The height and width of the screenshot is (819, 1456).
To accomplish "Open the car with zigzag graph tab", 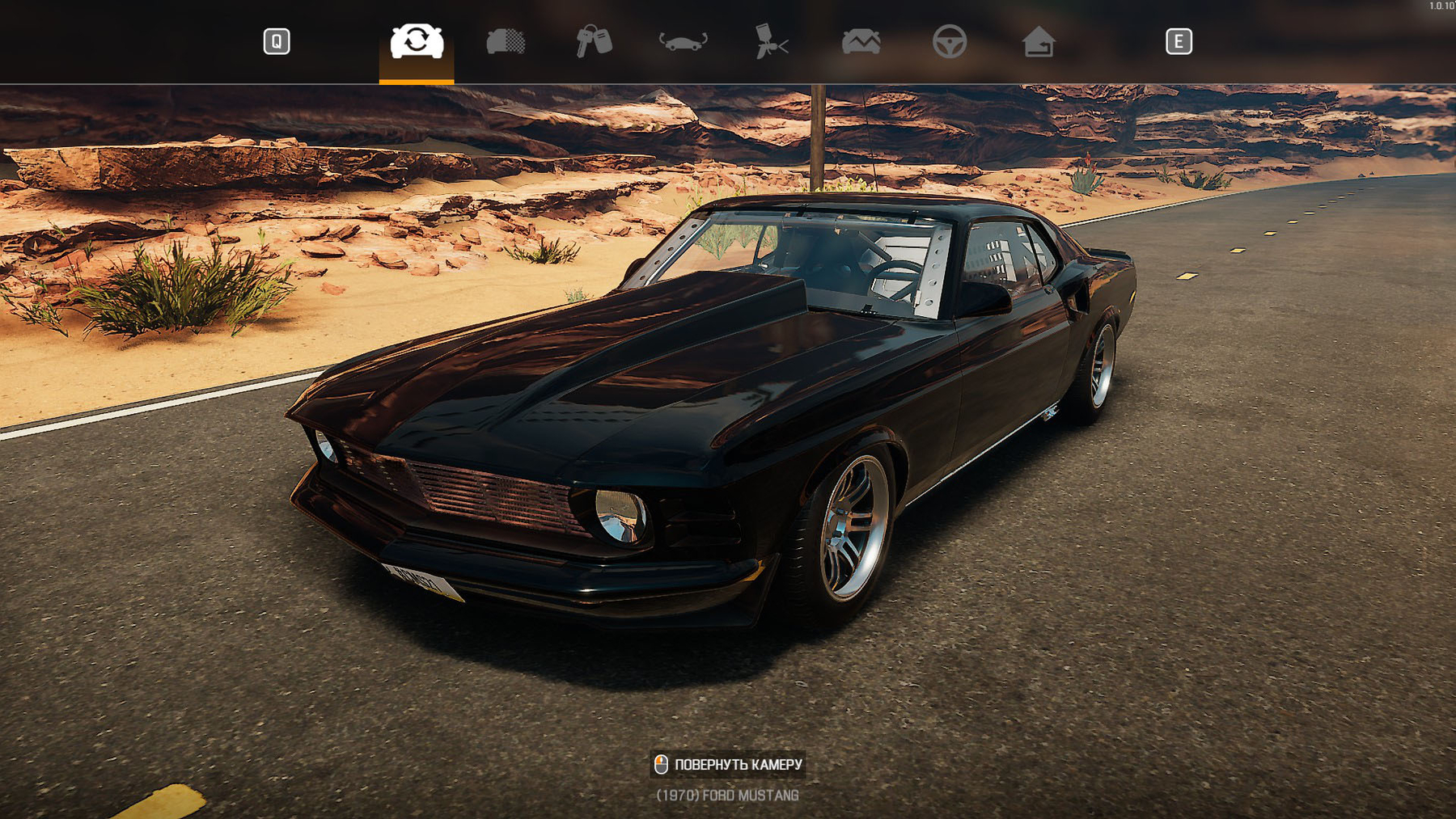I will click(861, 41).
